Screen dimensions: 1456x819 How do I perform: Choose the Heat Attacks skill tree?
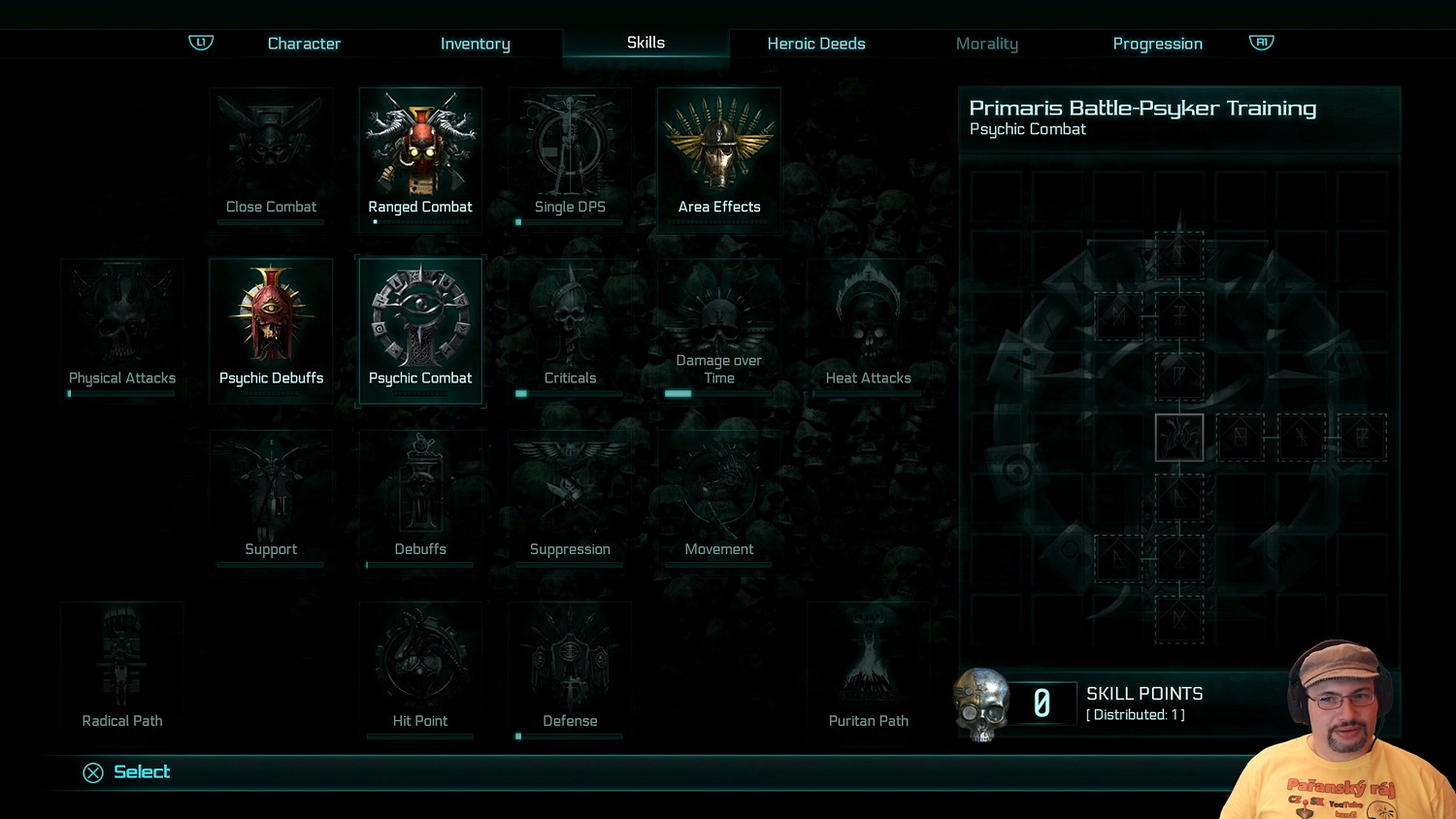point(869,327)
